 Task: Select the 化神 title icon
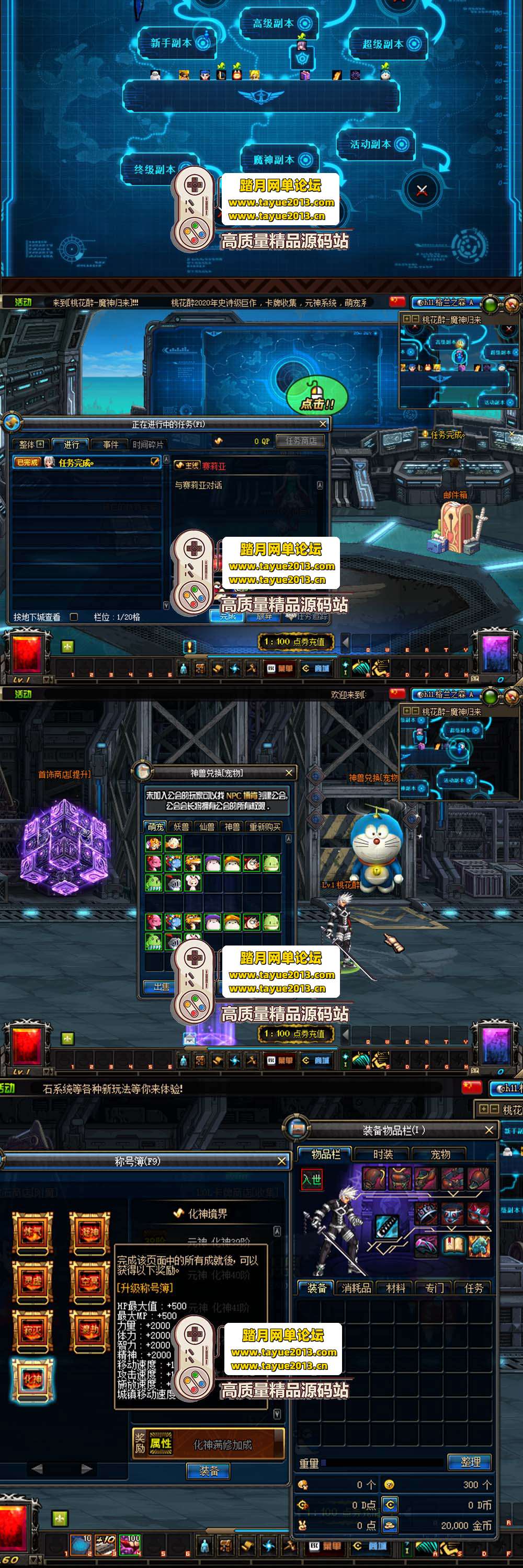(33, 1379)
